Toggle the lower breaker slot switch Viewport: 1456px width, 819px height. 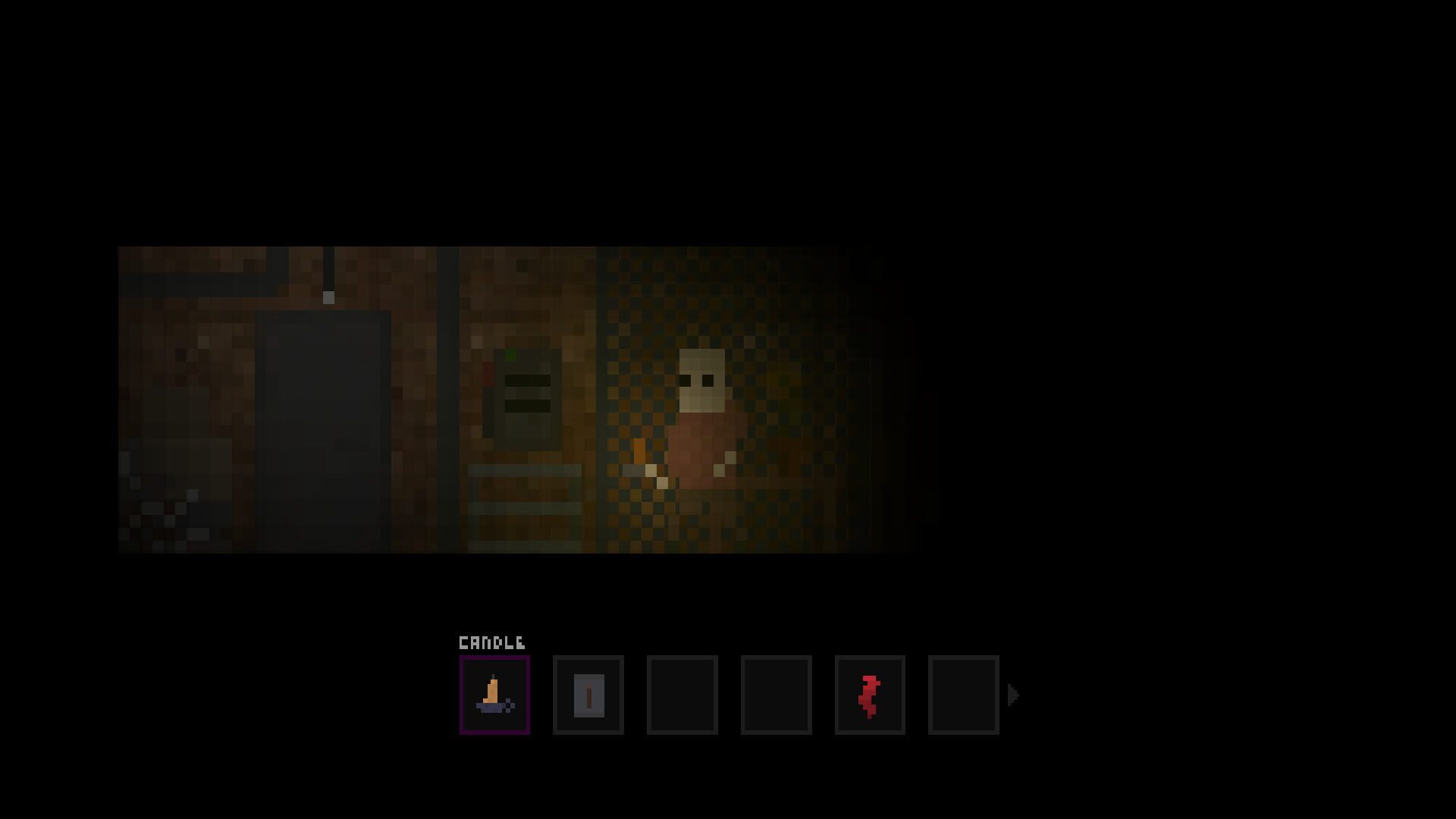(x=527, y=406)
